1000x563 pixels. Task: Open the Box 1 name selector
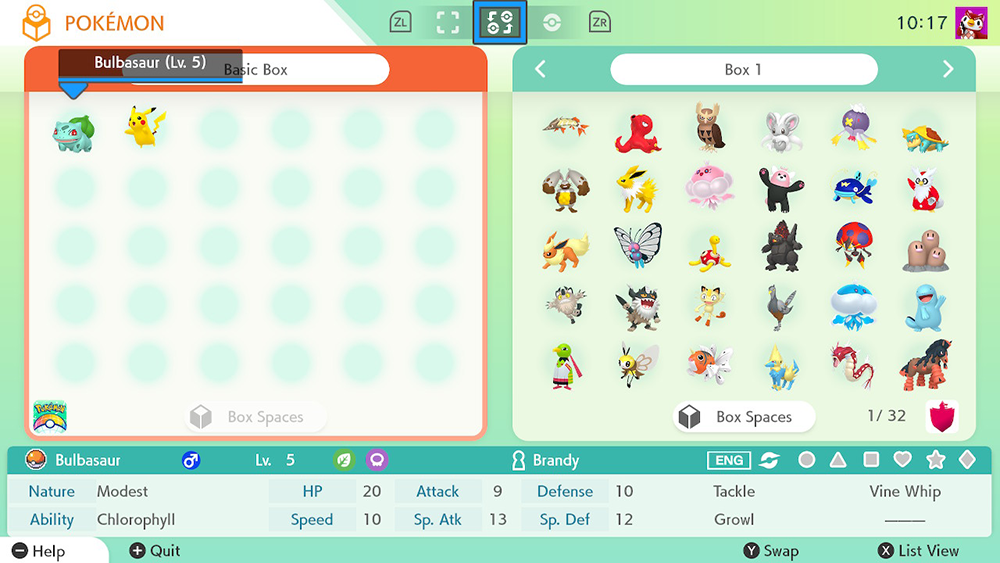[x=743, y=69]
